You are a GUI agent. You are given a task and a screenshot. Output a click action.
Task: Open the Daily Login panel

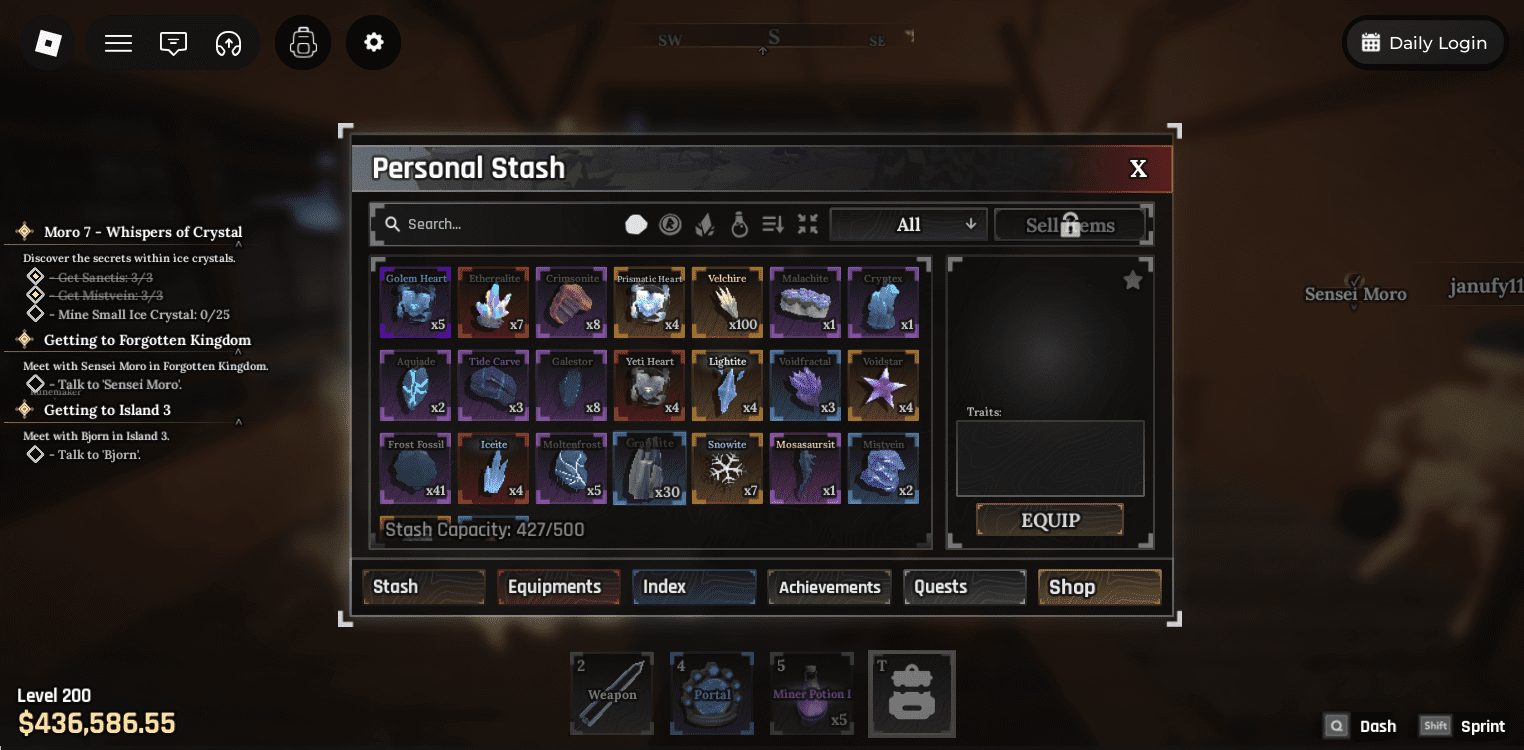coord(1424,42)
